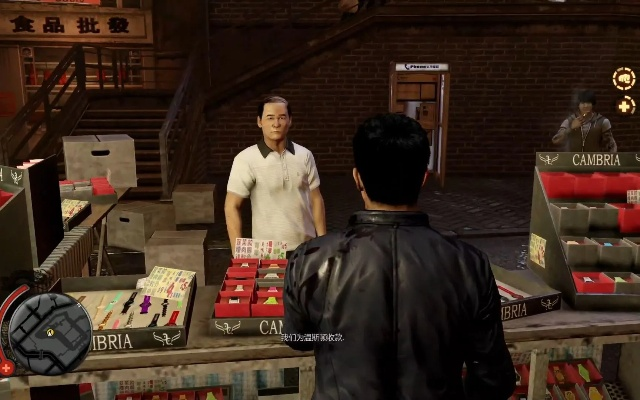Open the circular street minimap

point(50,333)
